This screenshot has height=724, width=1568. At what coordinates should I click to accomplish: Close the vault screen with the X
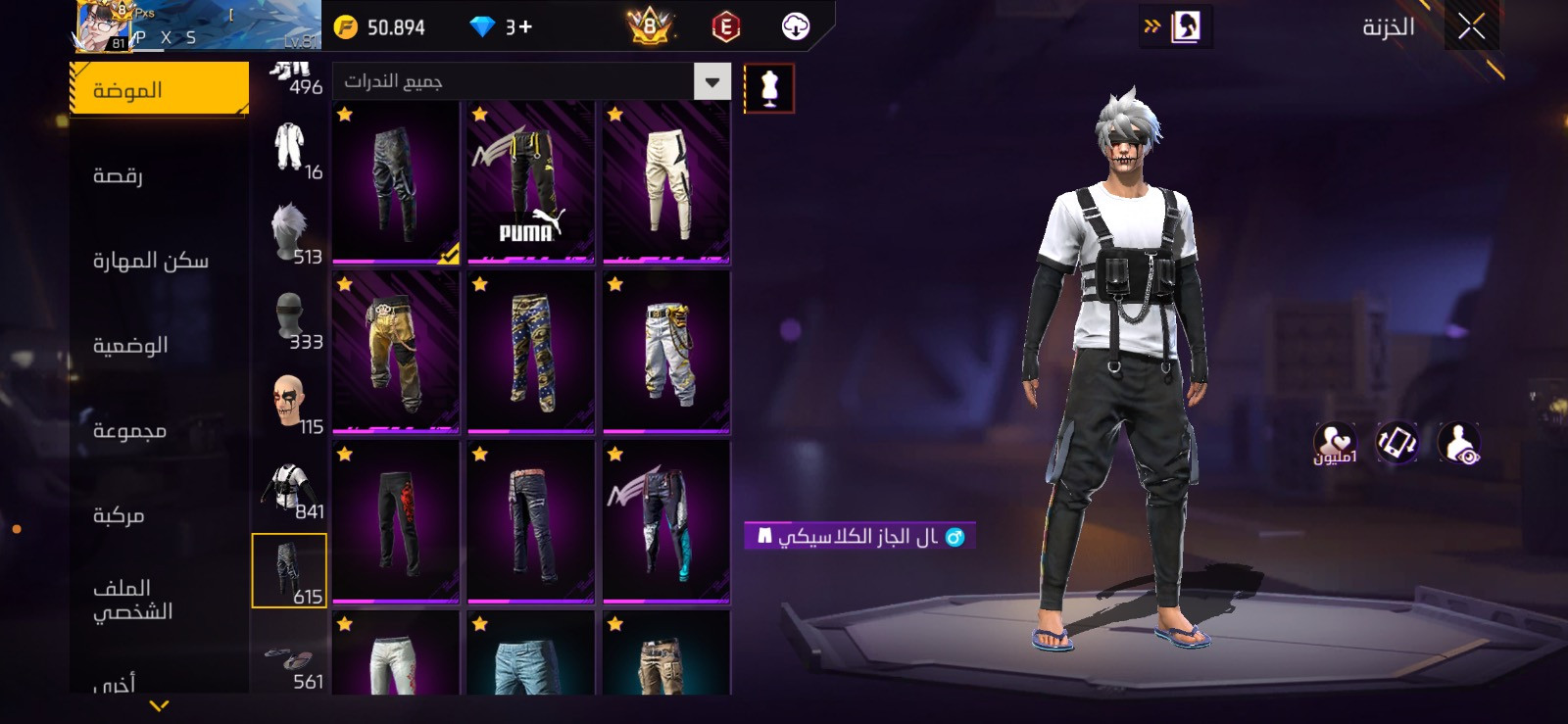1471,26
